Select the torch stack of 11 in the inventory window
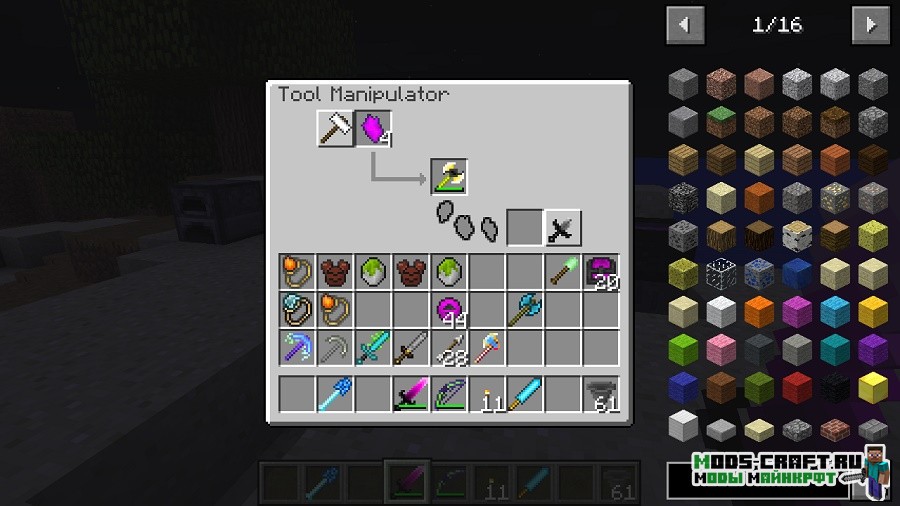This screenshot has height=506, width=900. [487, 394]
